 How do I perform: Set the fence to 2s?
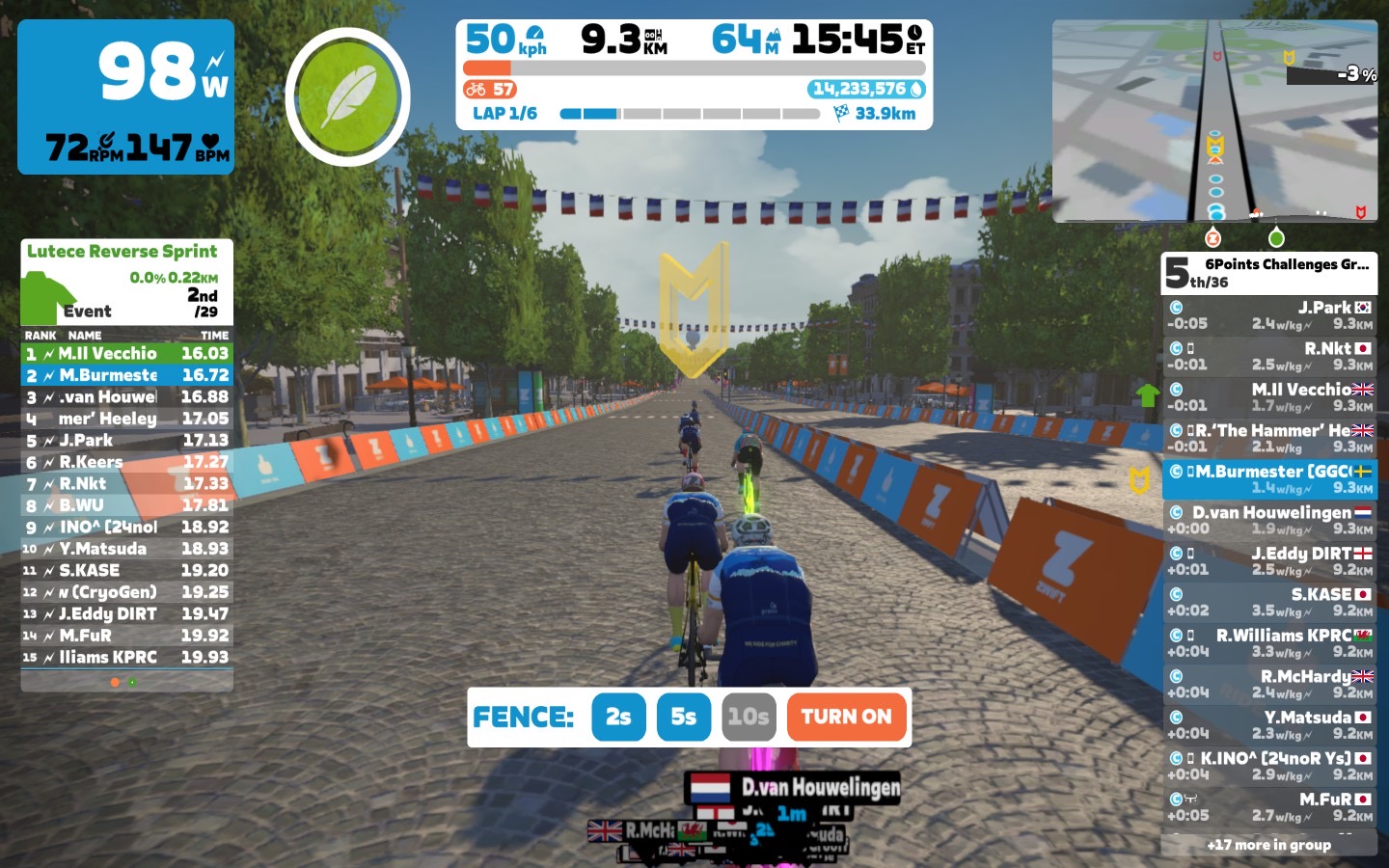point(618,717)
